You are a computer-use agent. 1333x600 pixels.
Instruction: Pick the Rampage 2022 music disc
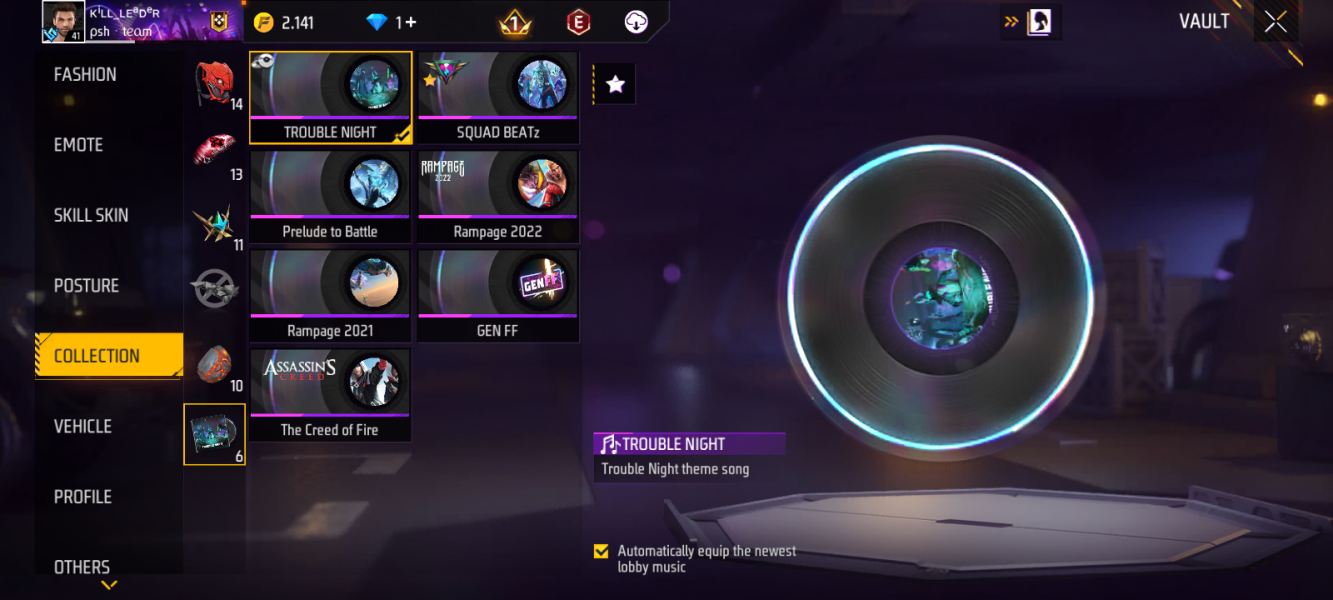pyautogui.click(x=498, y=196)
